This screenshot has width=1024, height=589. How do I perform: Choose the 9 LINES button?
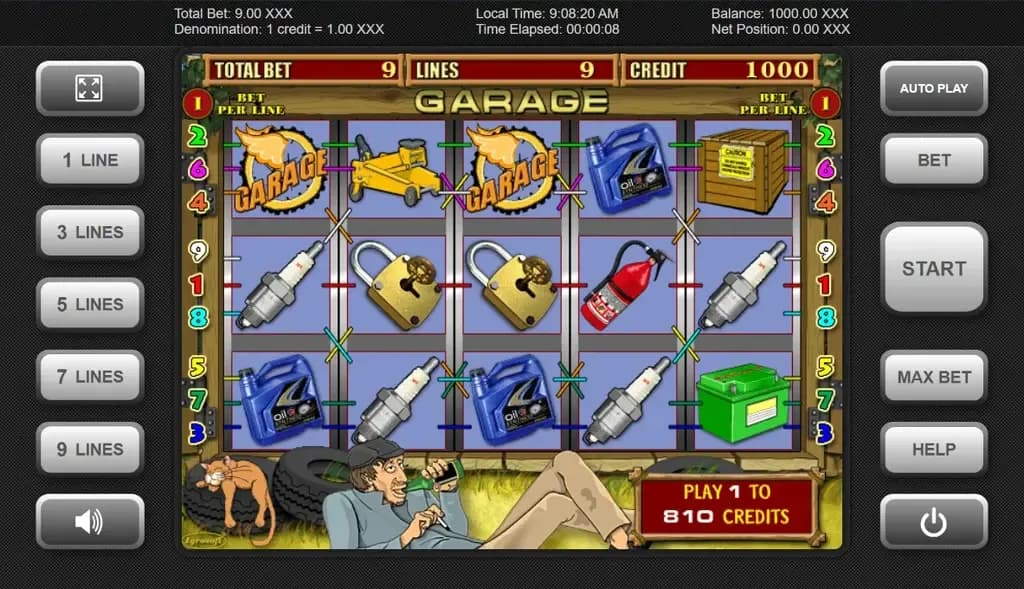tap(89, 449)
